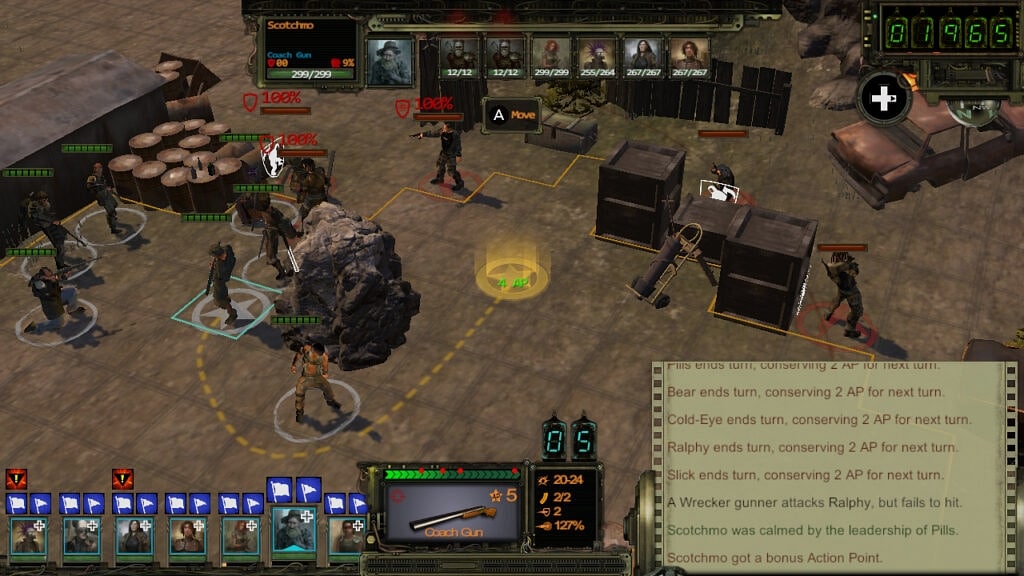
Task: Click Scotchmo's large portrait in the turn order
Action: [x=390, y=61]
